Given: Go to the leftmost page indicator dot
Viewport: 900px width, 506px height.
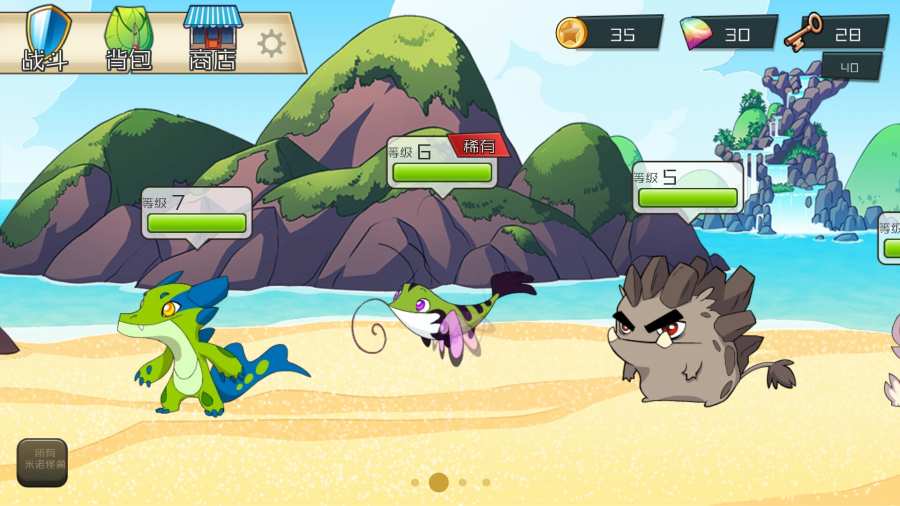Looking at the screenshot, I should tap(415, 482).
